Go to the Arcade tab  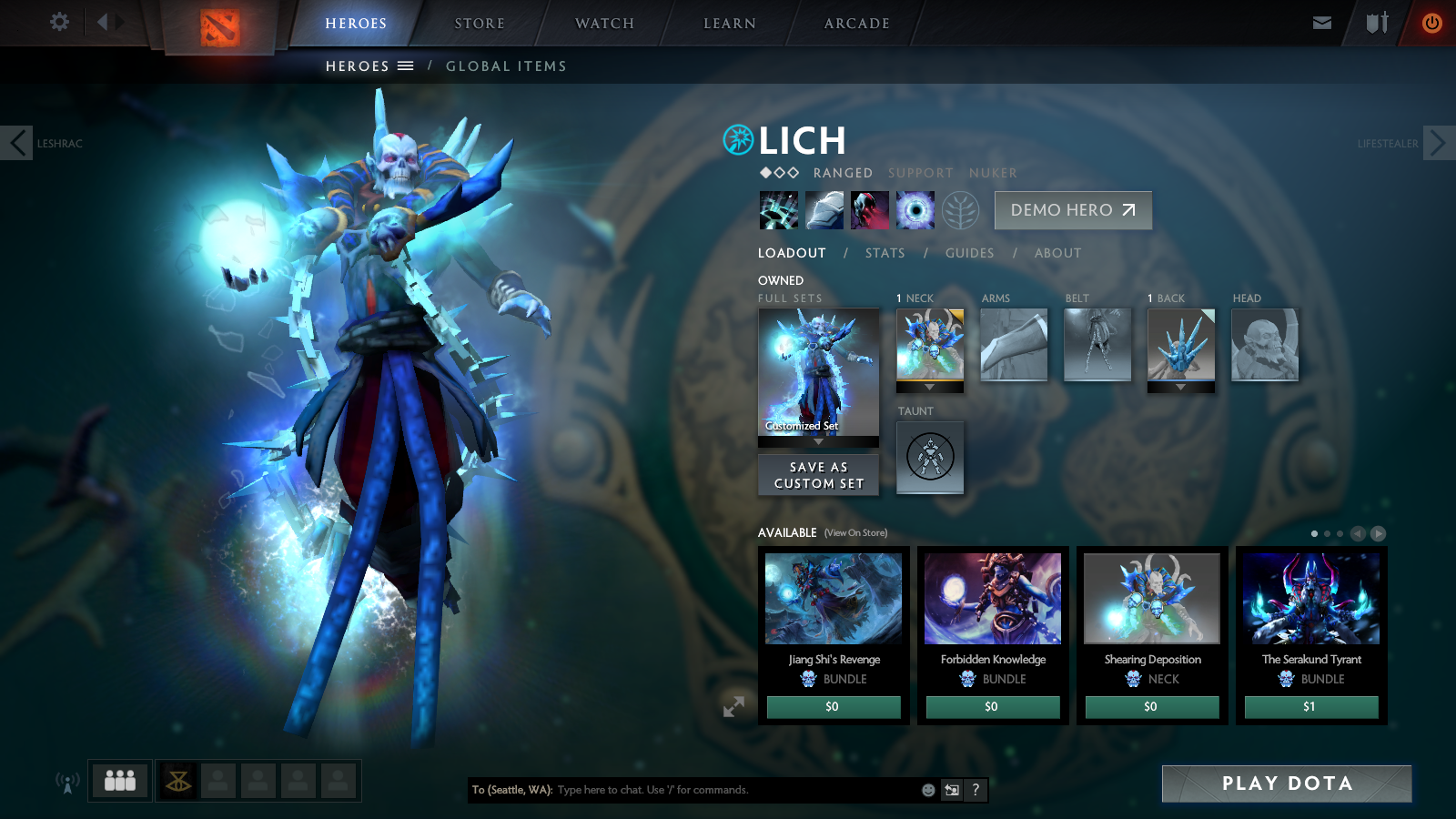click(857, 24)
